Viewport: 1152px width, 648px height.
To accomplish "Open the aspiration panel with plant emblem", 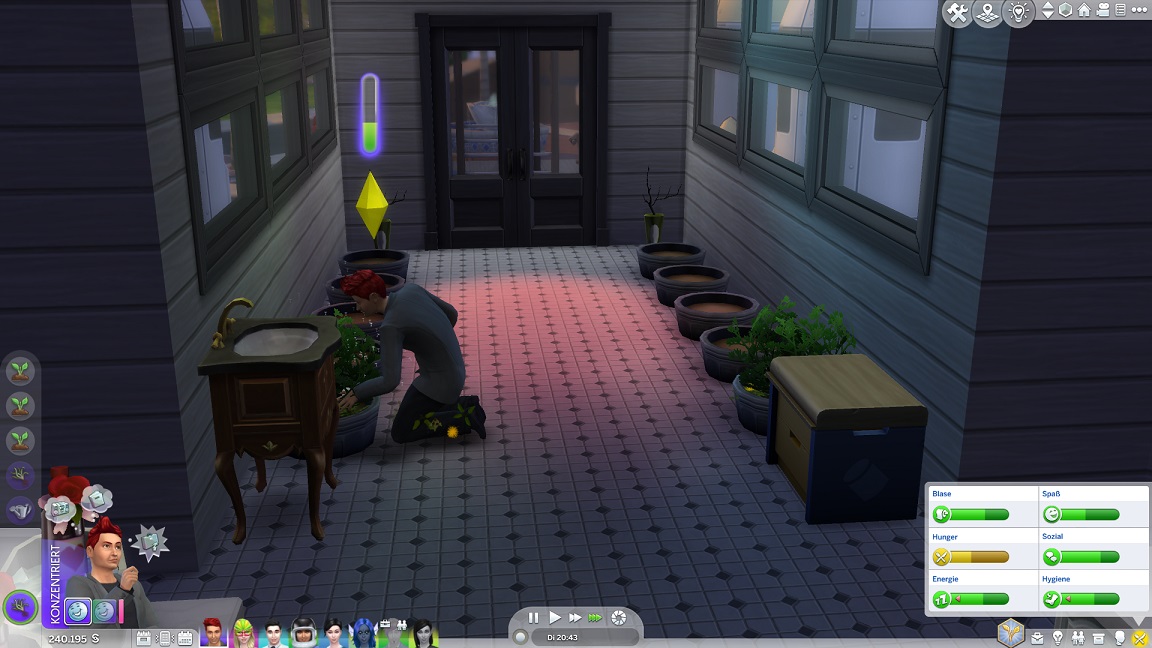I will pyautogui.click(x=1011, y=635).
